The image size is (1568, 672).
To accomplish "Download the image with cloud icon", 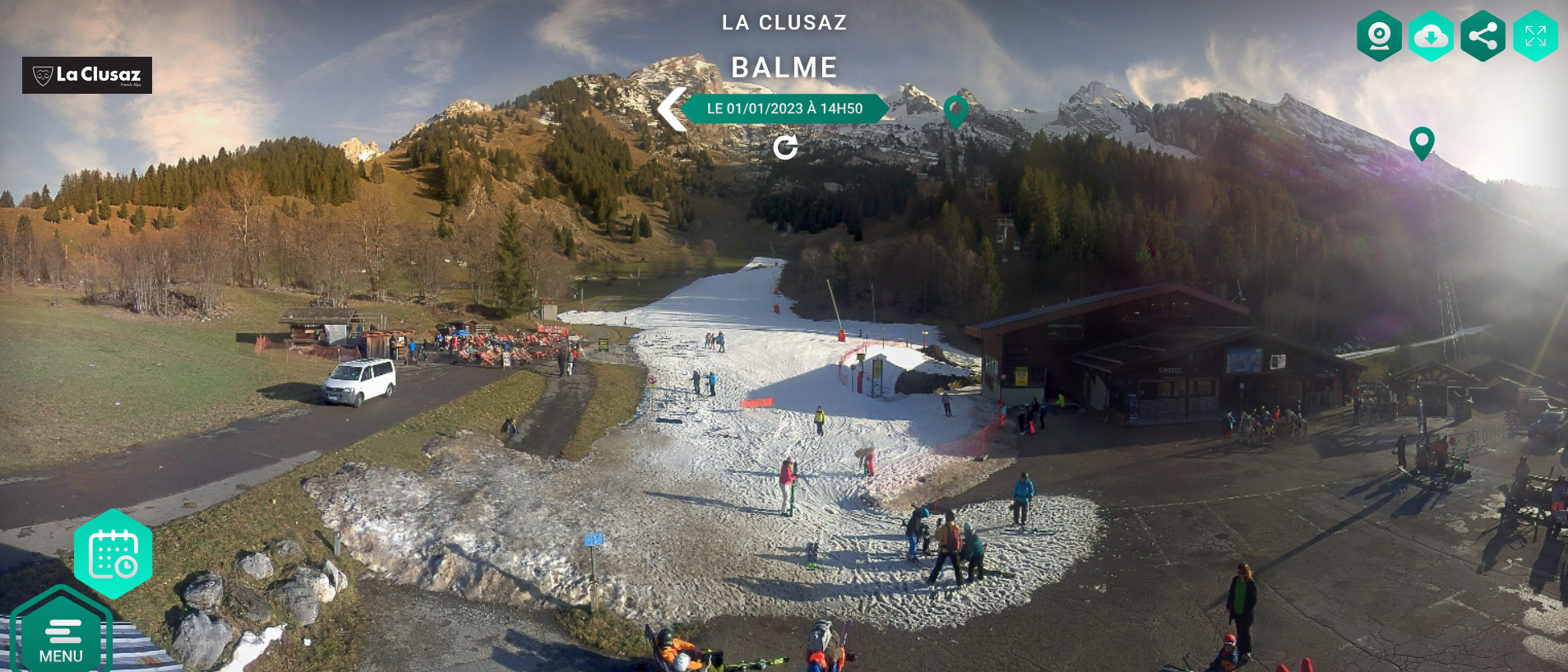I will (1431, 36).
